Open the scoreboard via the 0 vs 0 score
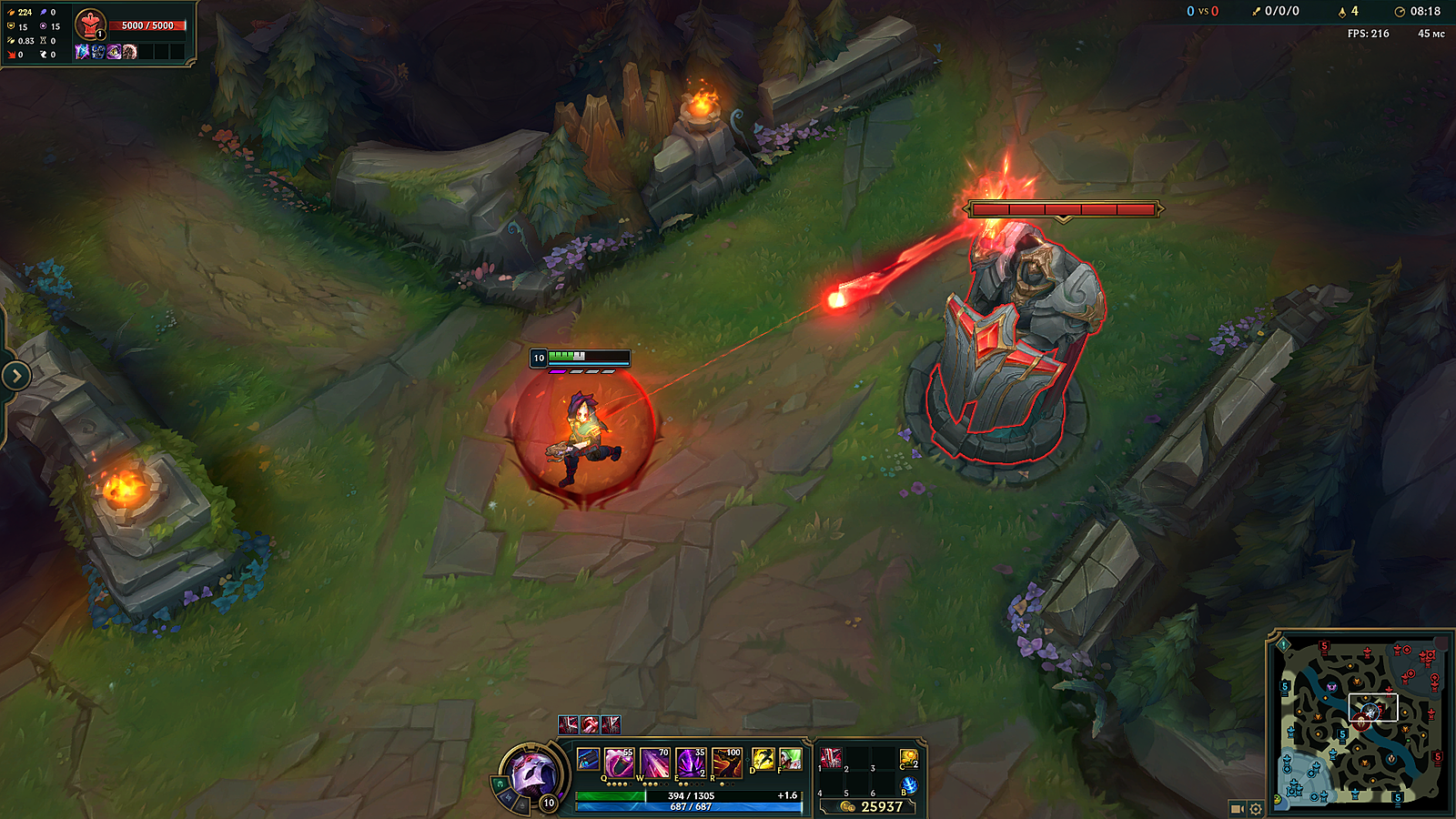This screenshot has height=819, width=1456. (x=1202, y=11)
